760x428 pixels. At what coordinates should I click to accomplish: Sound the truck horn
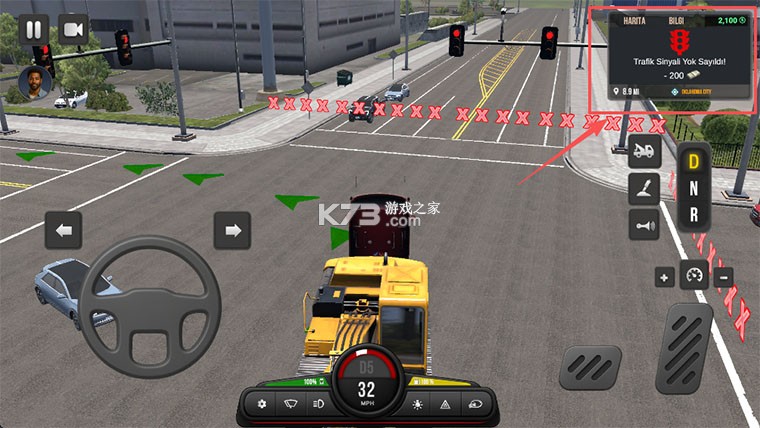644,225
